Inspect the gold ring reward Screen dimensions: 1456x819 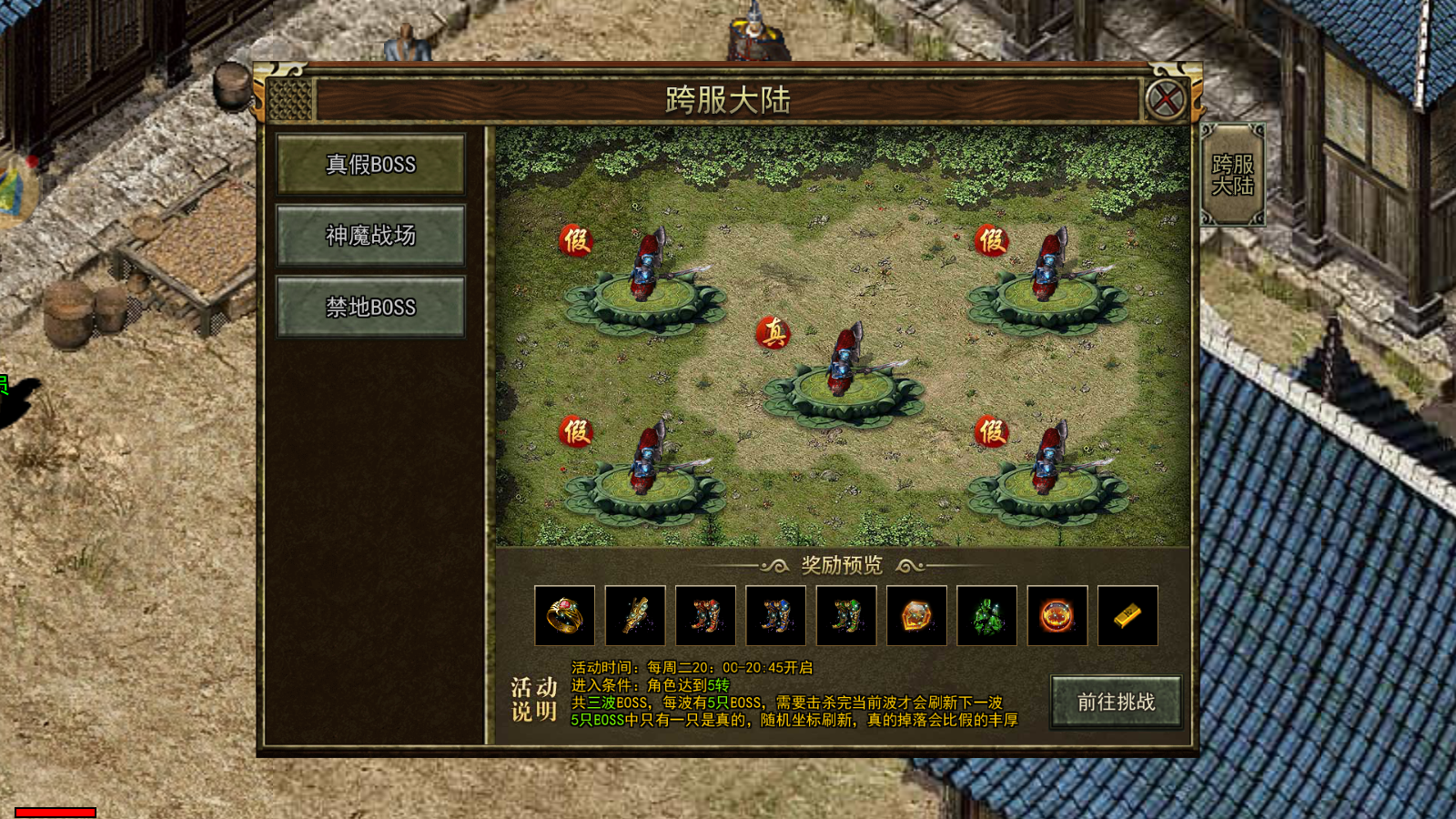pyautogui.click(x=564, y=616)
